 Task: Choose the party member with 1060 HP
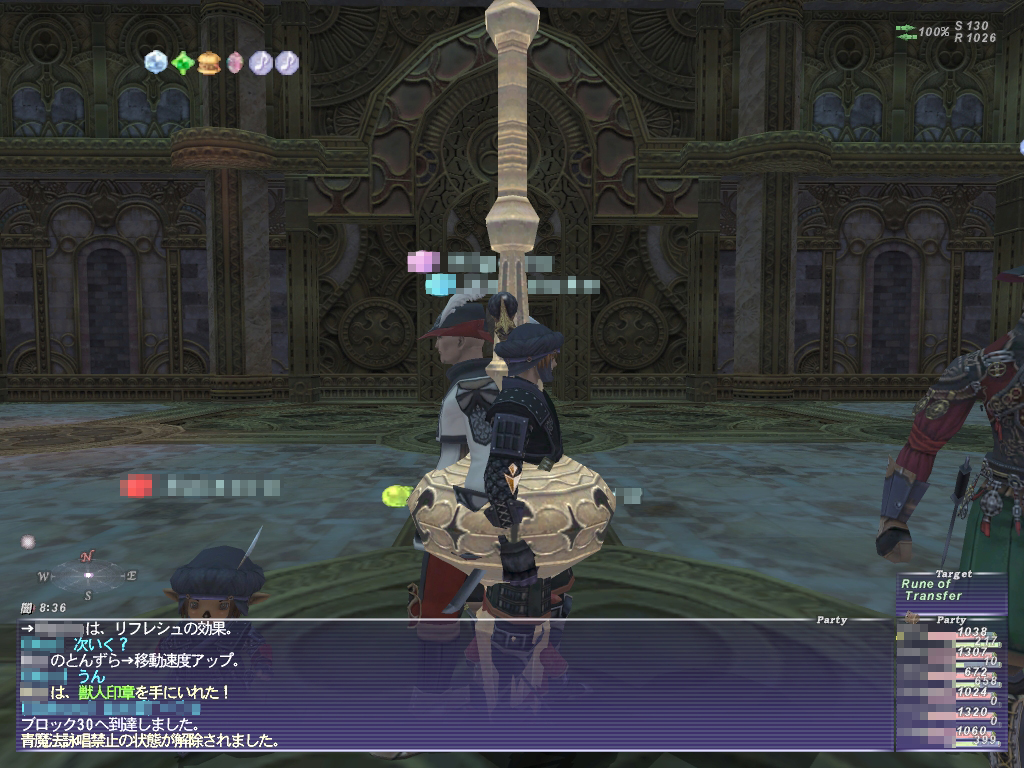click(x=950, y=735)
